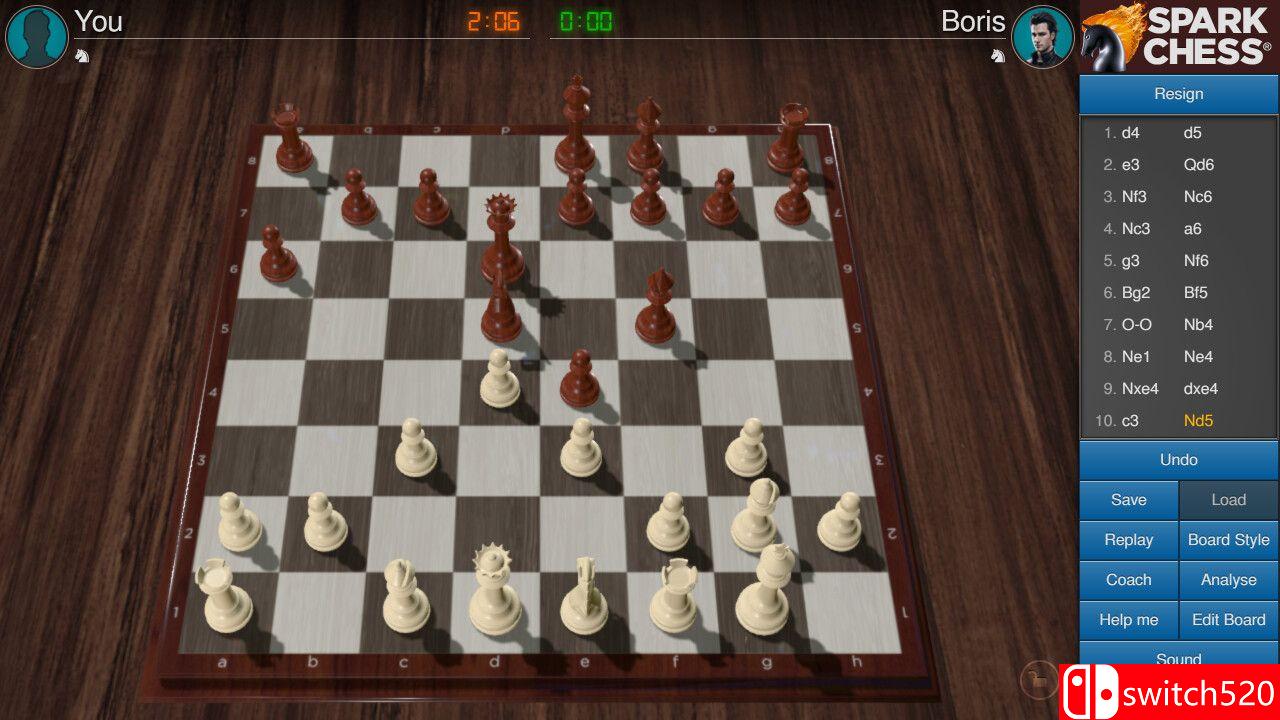Change the appearance via Board Style
The image size is (1280, 720).
(1228, 540)
